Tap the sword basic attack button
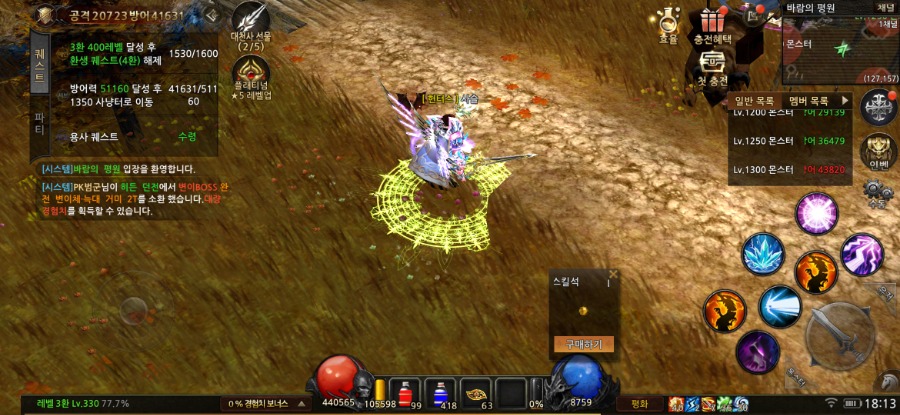Image resolution: width=900 pixels, height=415 pixels. (x=839, y=335)
